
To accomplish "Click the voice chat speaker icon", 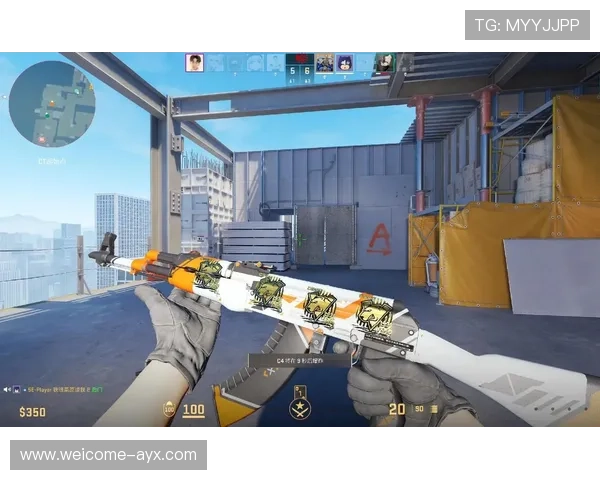I will [x=6, y=388].
